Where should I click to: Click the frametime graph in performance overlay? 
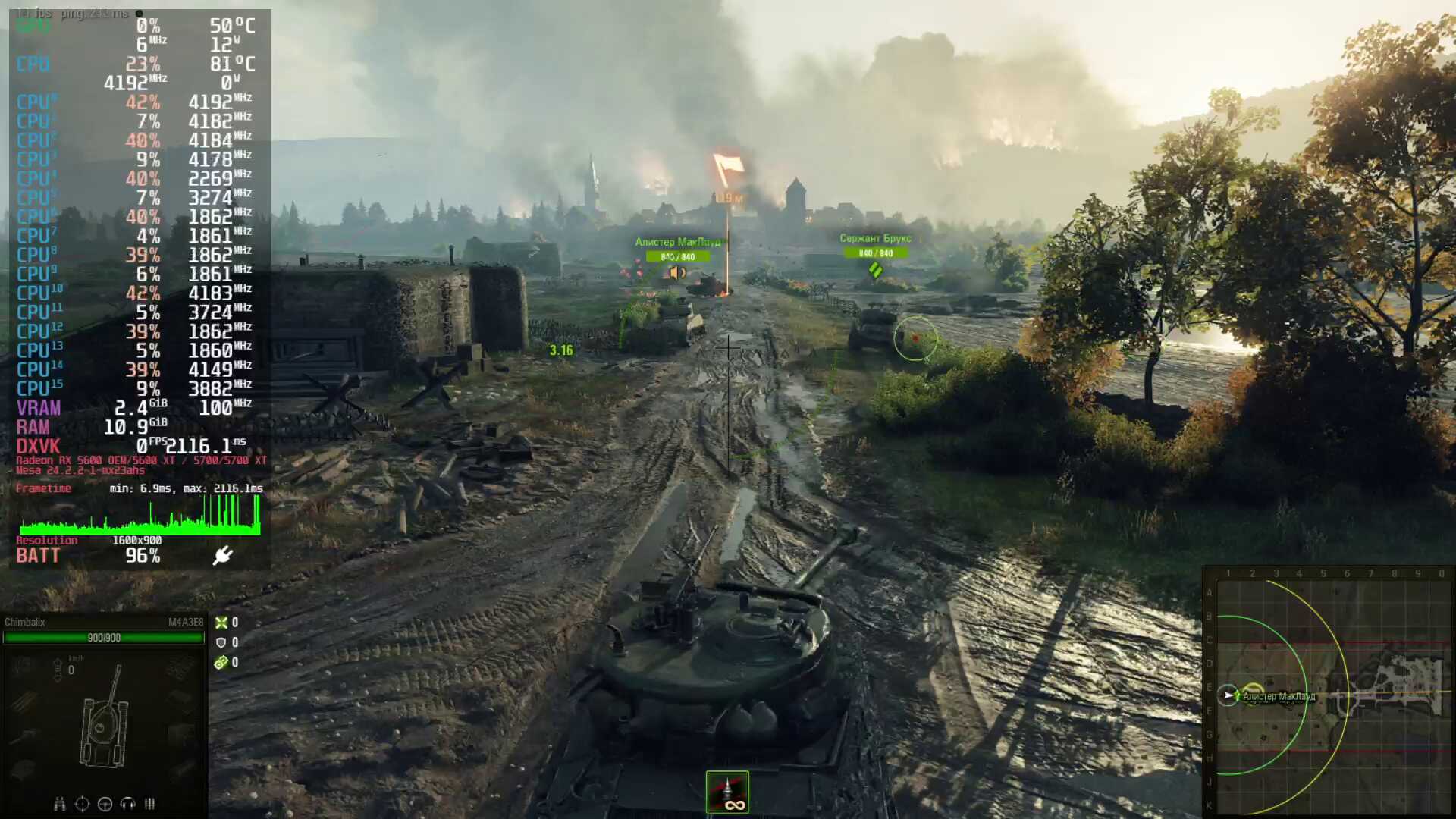[x=140, y=516]
